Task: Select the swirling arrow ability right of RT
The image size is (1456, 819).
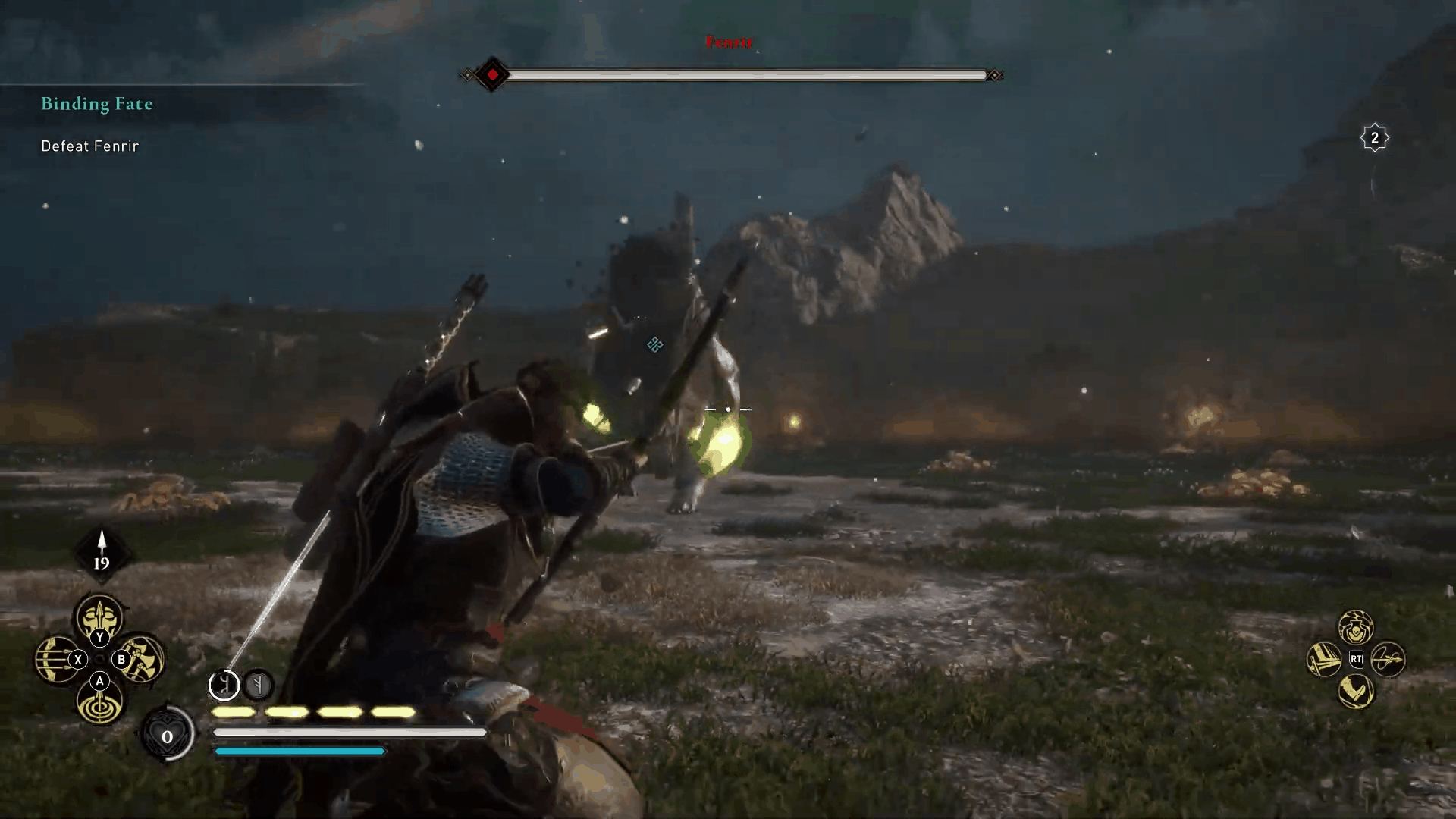Action: pyautogui.click(x=1388, y=659)
